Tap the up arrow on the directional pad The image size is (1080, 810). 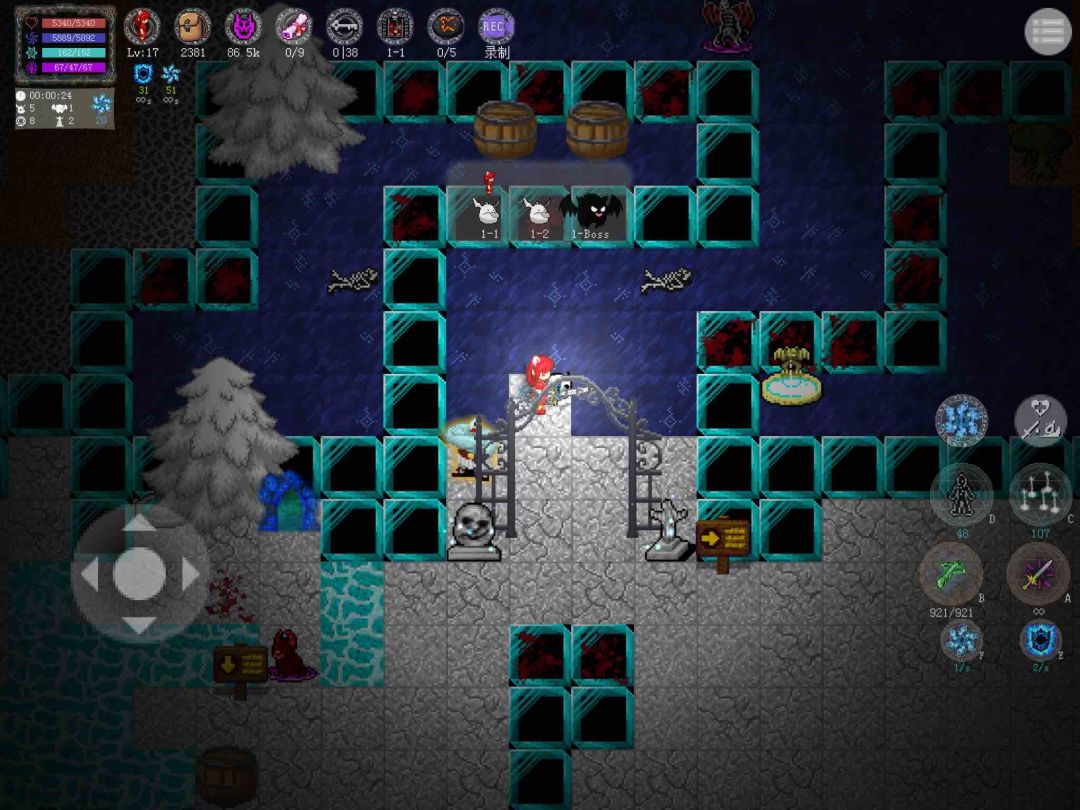pos(138,524)
